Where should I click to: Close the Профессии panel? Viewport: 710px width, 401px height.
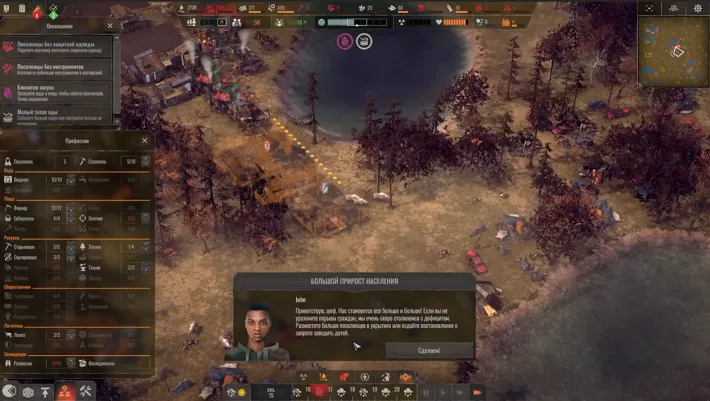click(x=144, y=140)
